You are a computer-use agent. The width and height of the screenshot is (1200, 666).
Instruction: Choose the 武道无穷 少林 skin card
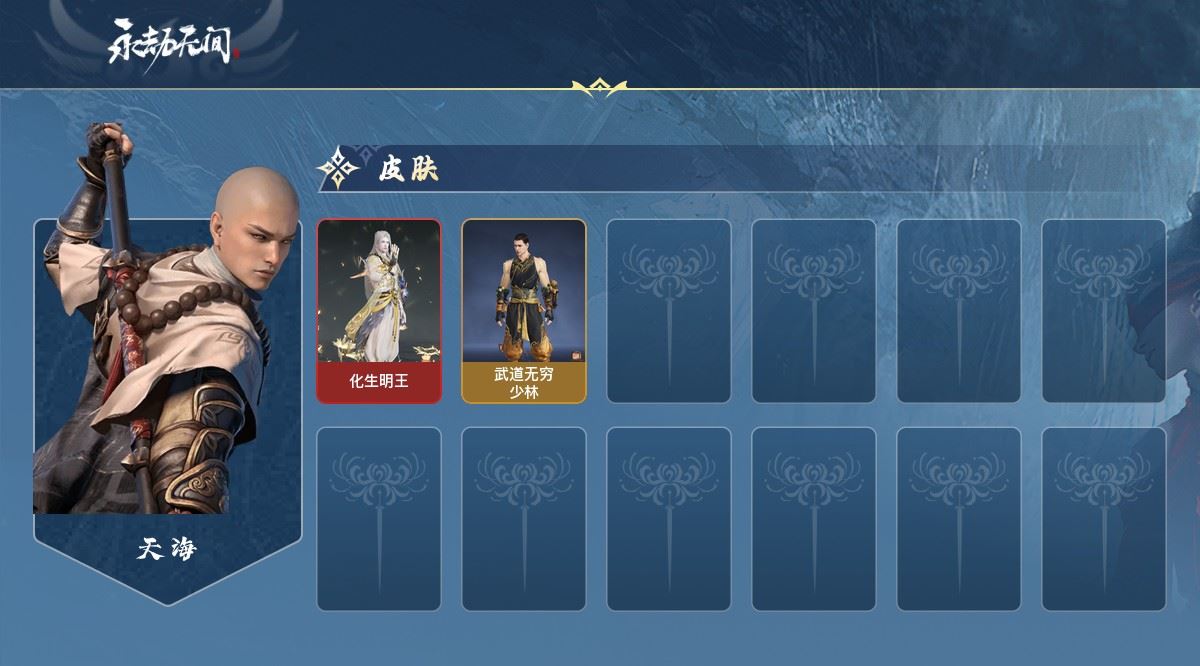[523, 311]
